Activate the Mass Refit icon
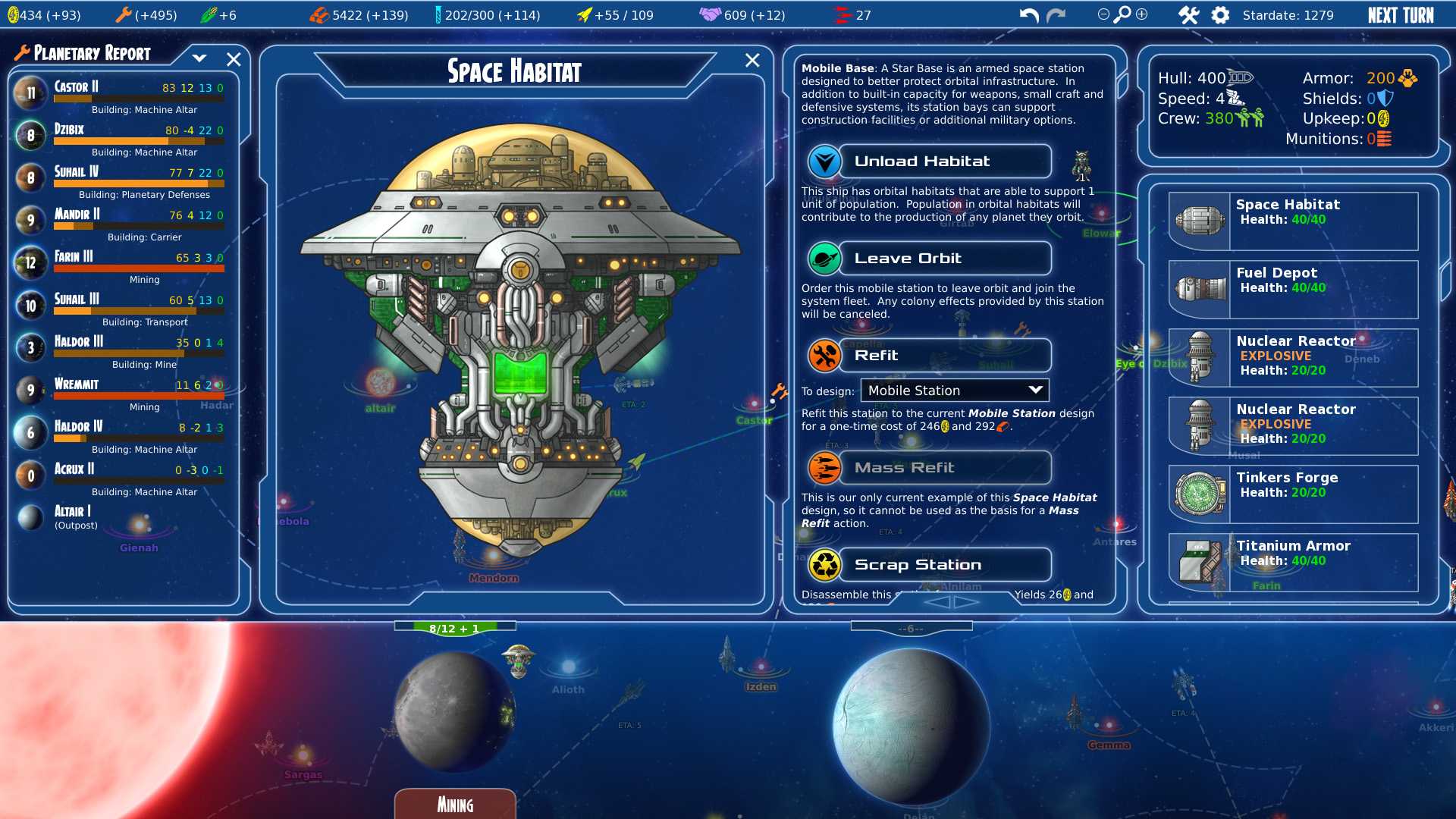The height and width of the screenshot is (819, 1456). coord(824,468)
